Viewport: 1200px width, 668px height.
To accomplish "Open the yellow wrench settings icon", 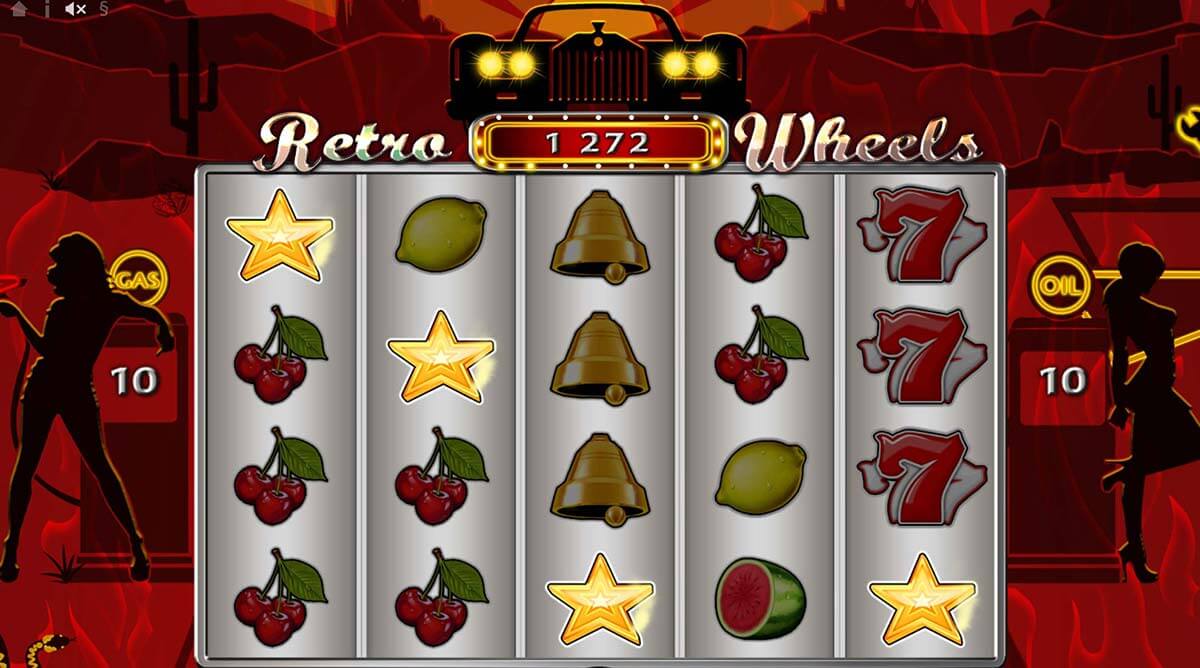I will point(1190,124).
